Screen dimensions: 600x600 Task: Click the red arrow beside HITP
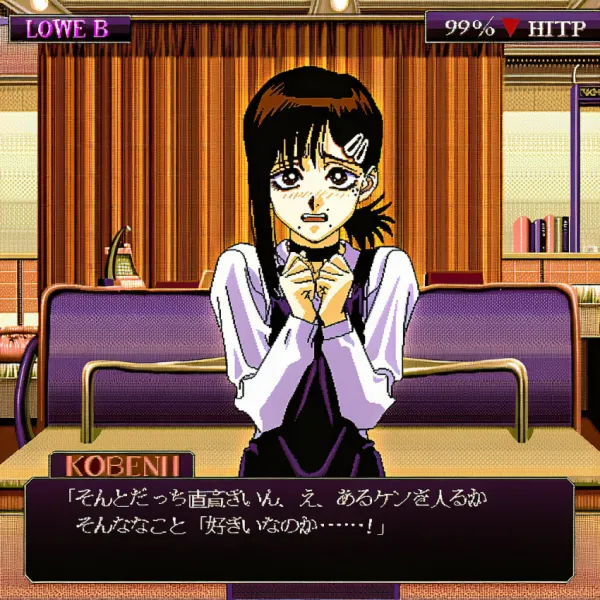(511, 28)
